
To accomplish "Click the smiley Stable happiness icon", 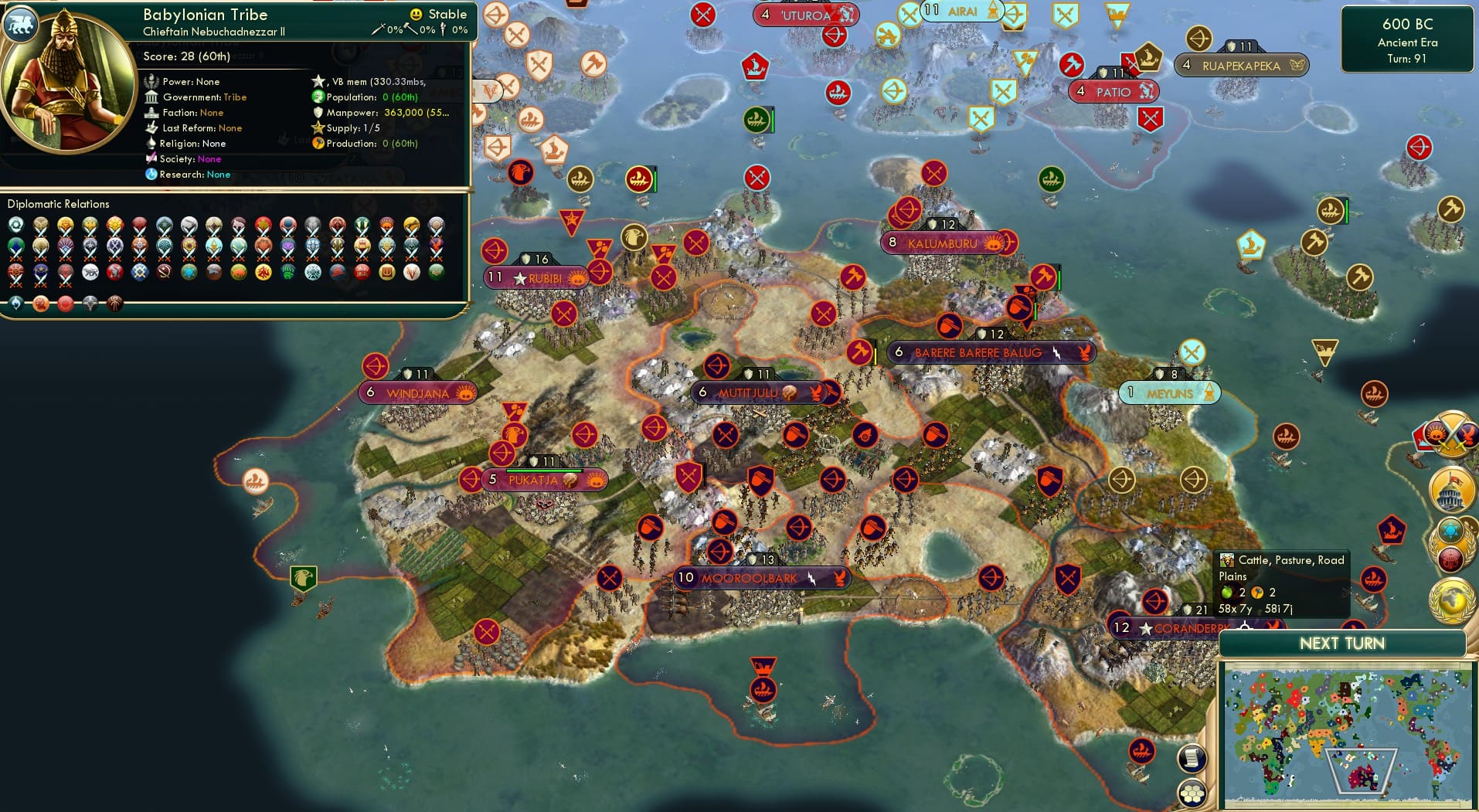I will 416,13.
